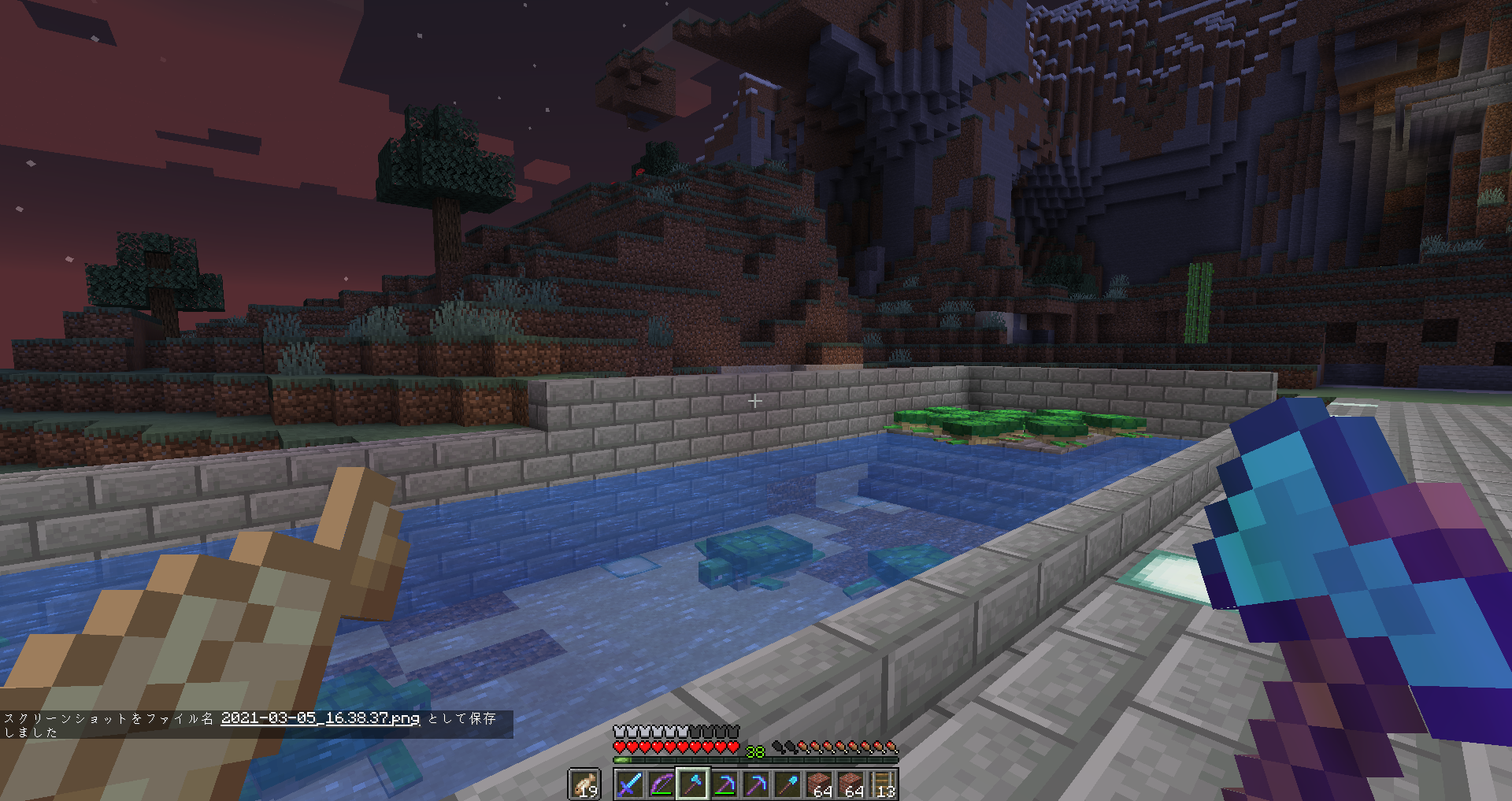Switch to the diamond shovel slot
The height and width of the screenshot is (801, 1512).
coord(788,784)
